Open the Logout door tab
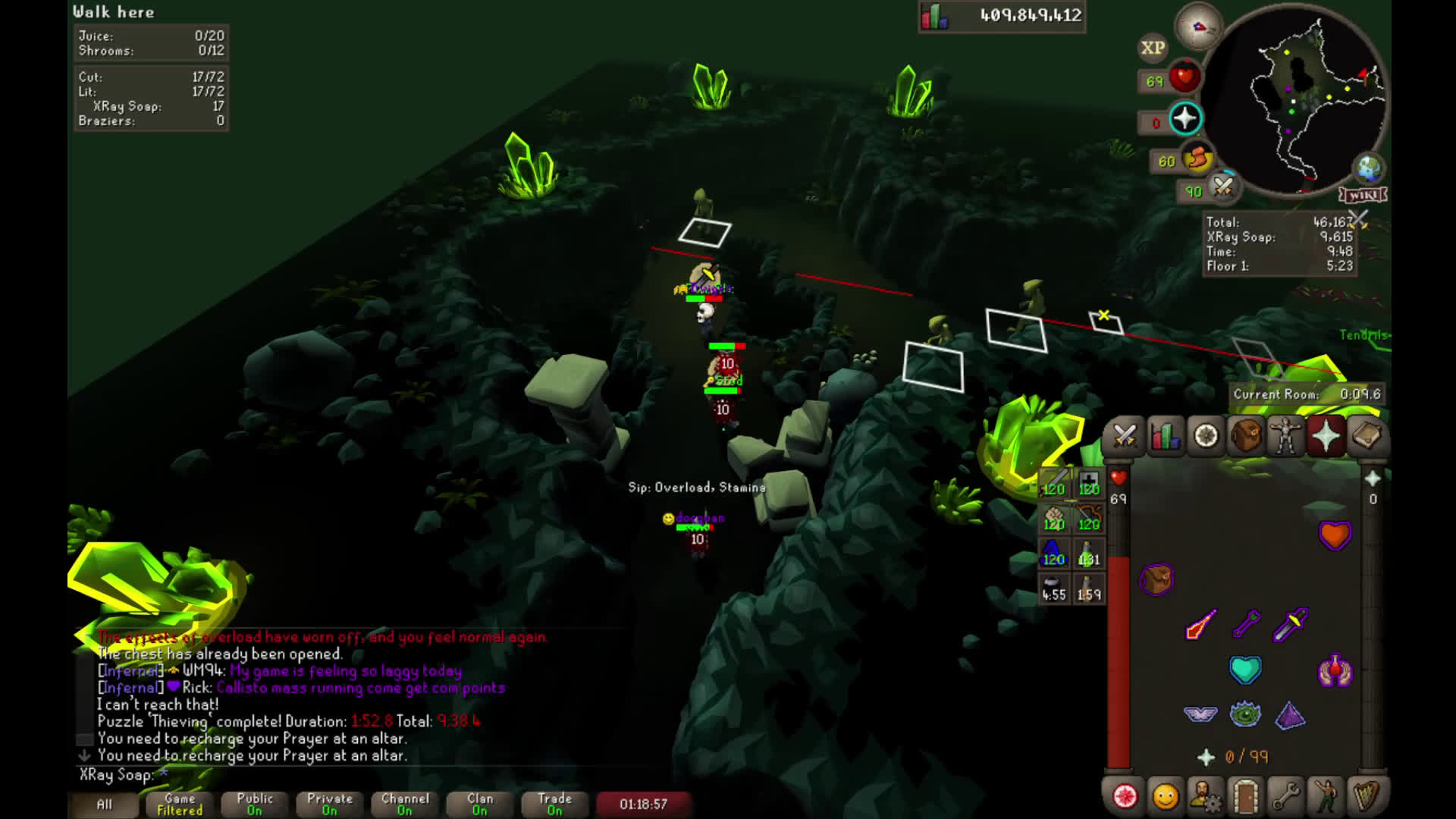 (x=1245, y=796)
